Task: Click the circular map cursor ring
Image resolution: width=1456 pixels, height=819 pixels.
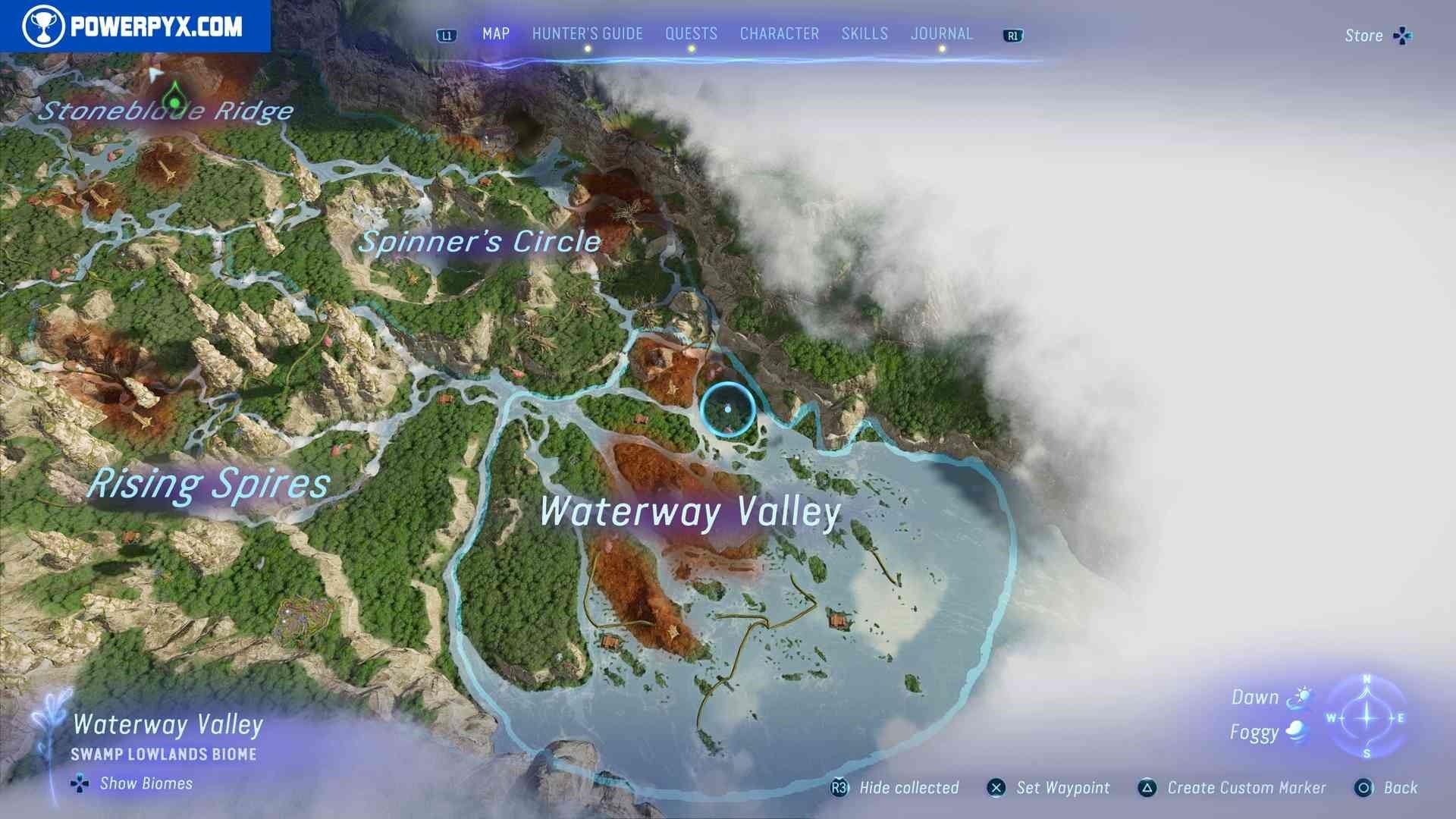Action: [727, 409]
